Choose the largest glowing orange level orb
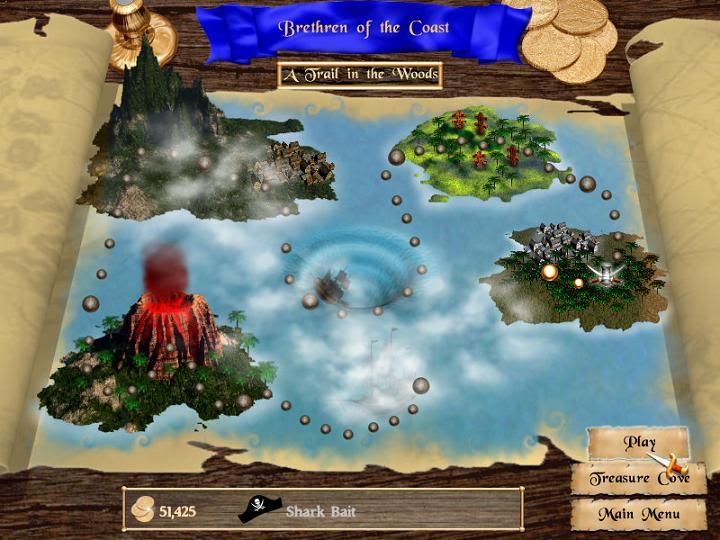The width and height of the screenshot is (720, 540). 549,271
